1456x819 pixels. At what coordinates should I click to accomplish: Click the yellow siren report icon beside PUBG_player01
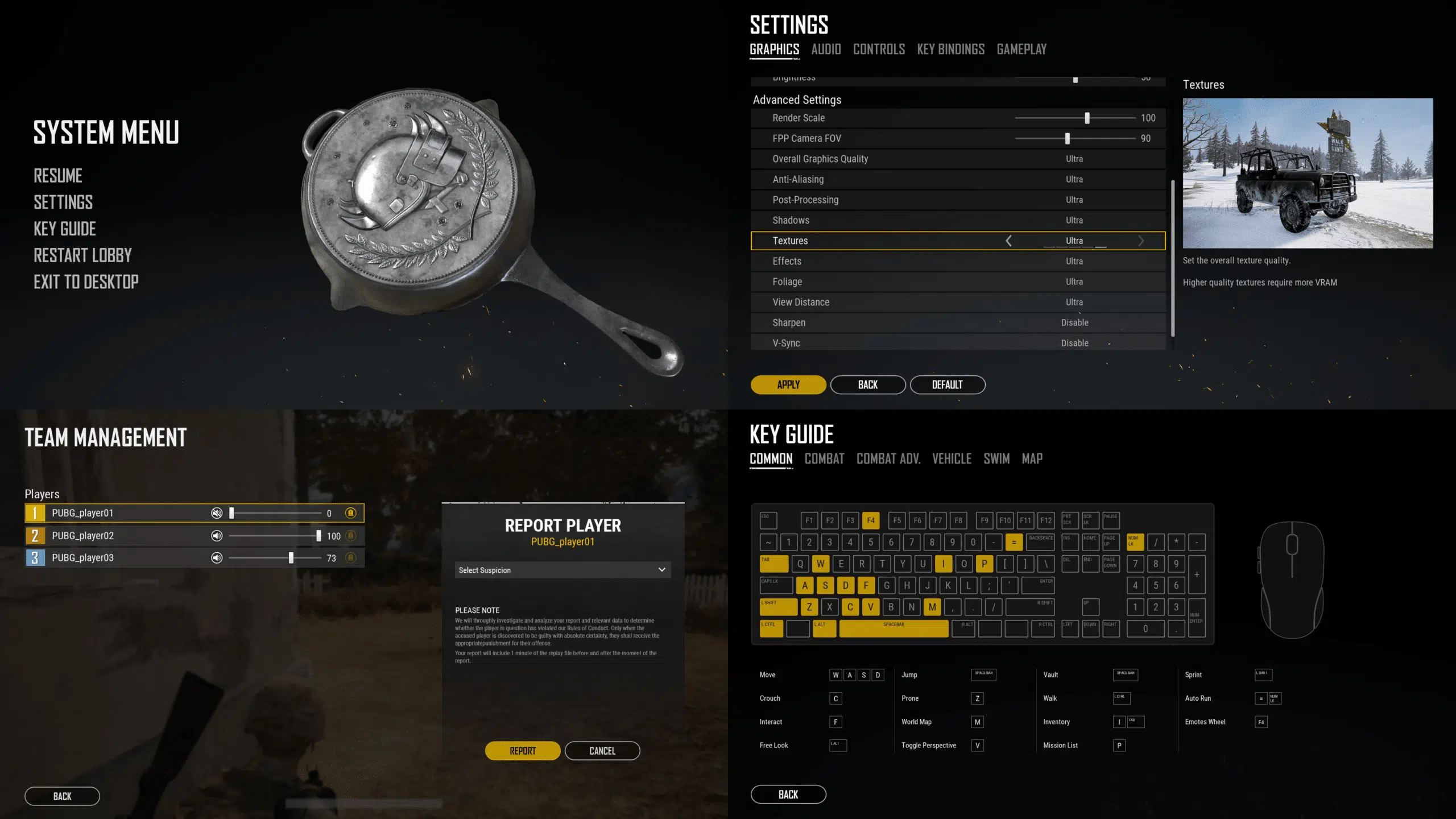point(350,512)
